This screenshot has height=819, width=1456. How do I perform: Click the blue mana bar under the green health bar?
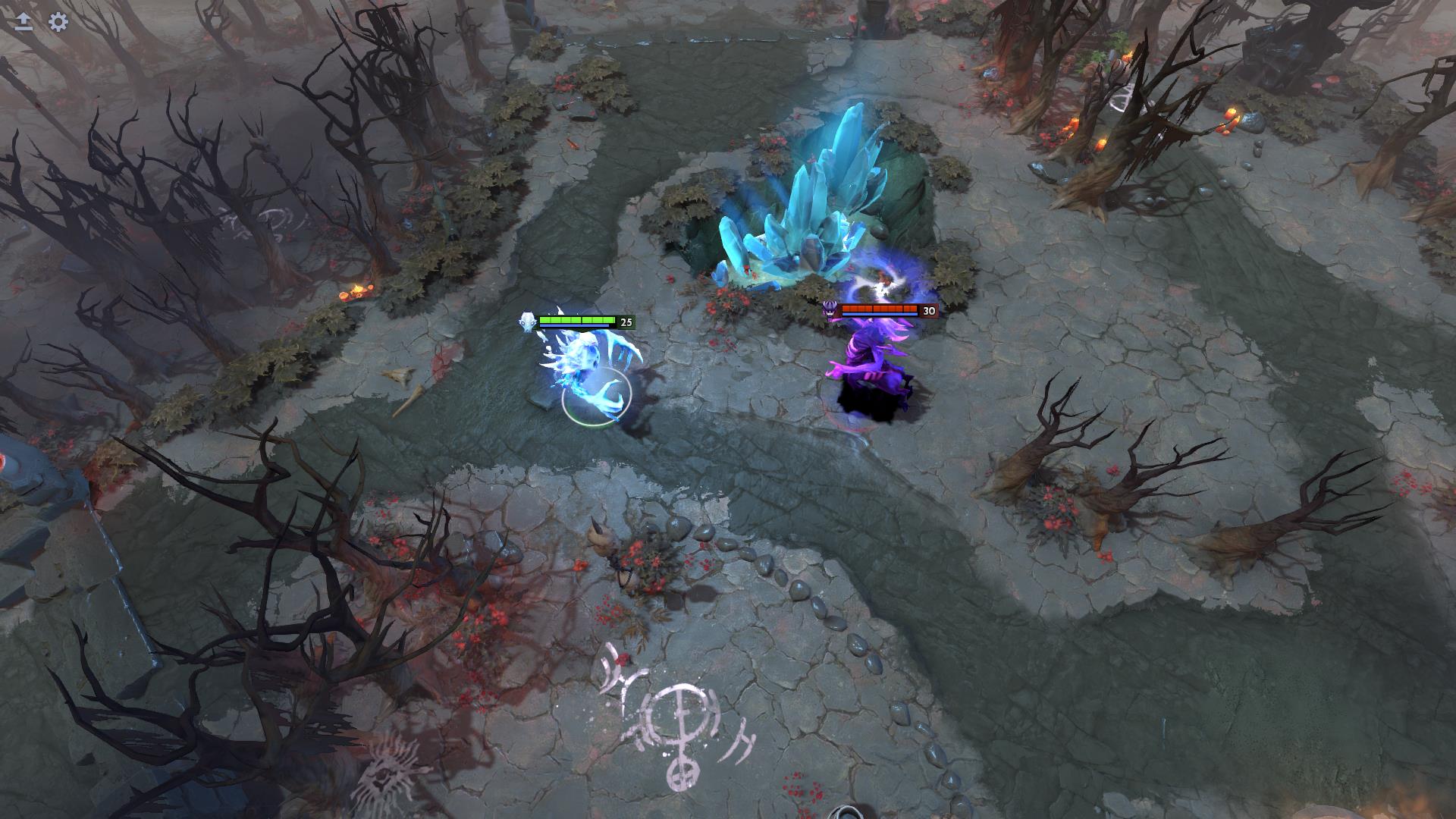click(x=573, y=326)
